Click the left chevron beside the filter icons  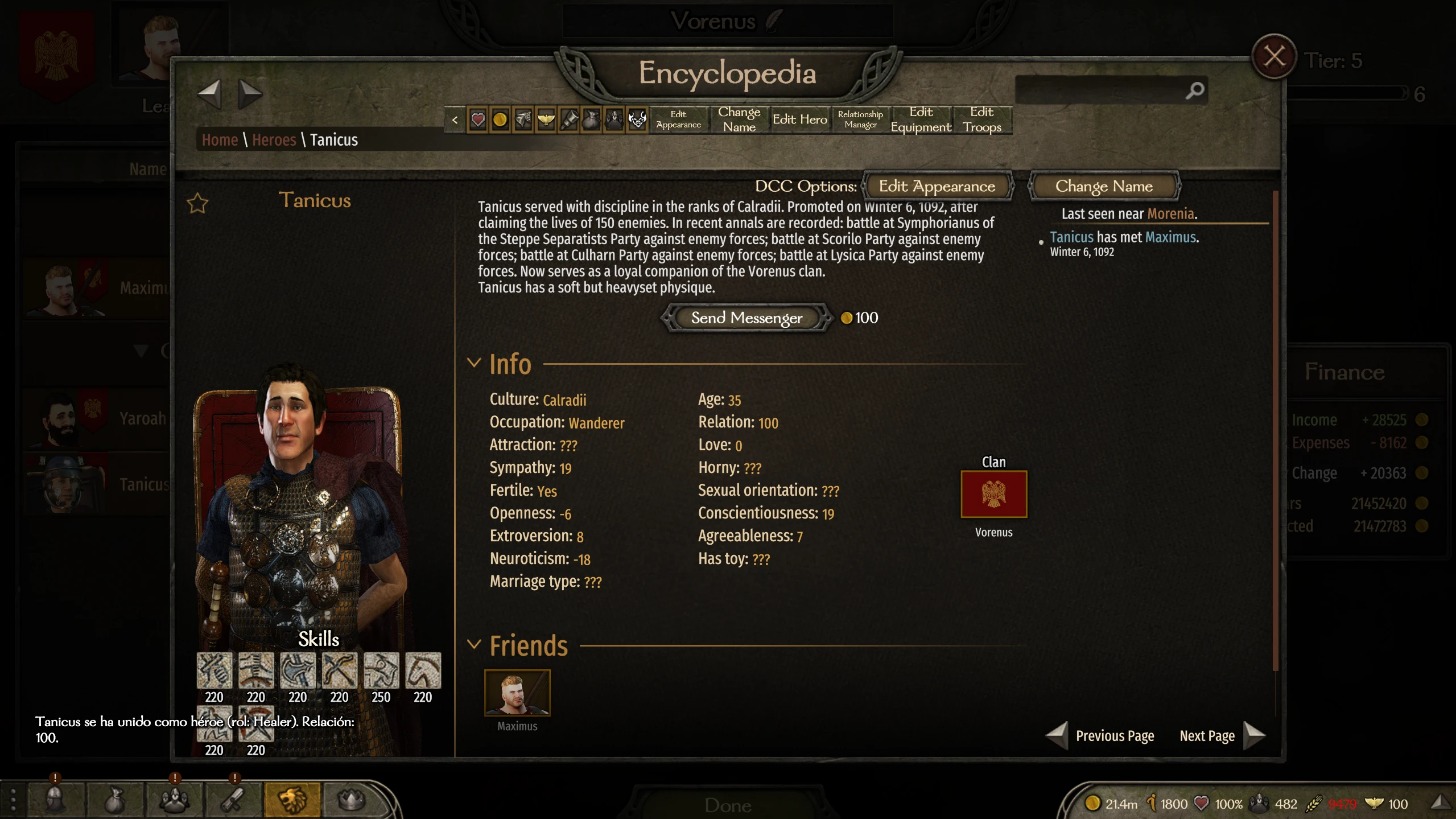click(456, 120)
